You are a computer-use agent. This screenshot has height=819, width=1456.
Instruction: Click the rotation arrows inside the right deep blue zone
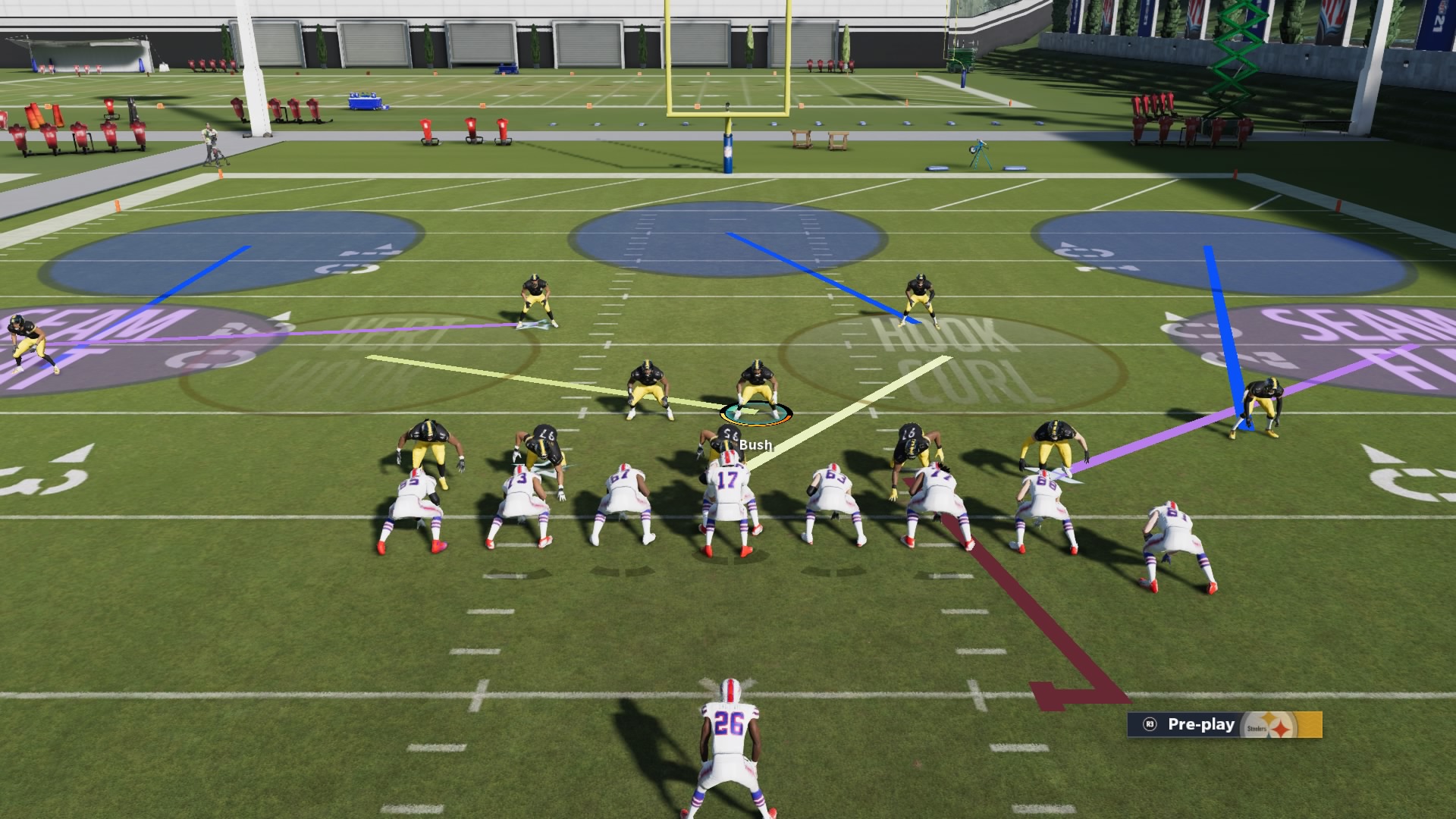point(1084,253)
